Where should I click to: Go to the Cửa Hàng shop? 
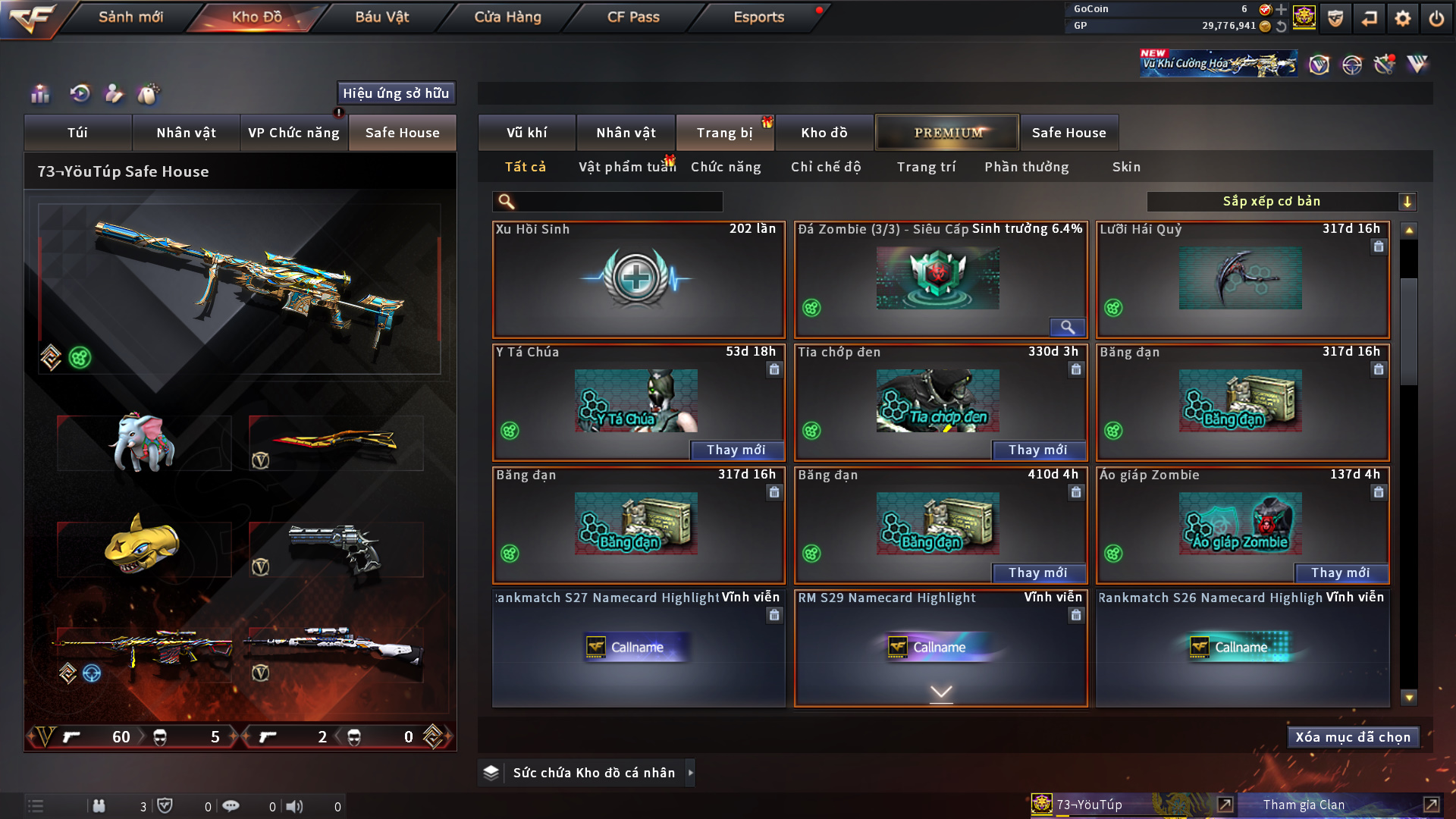pyautogui.click(x=507, y=17)
